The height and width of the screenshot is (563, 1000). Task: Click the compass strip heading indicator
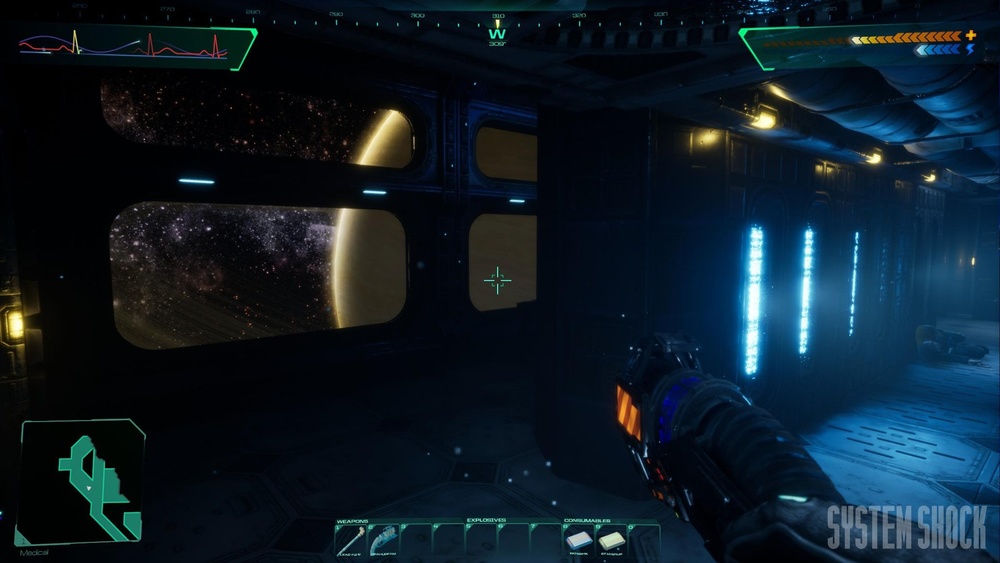pyautogui.click(x=497, y=27)
